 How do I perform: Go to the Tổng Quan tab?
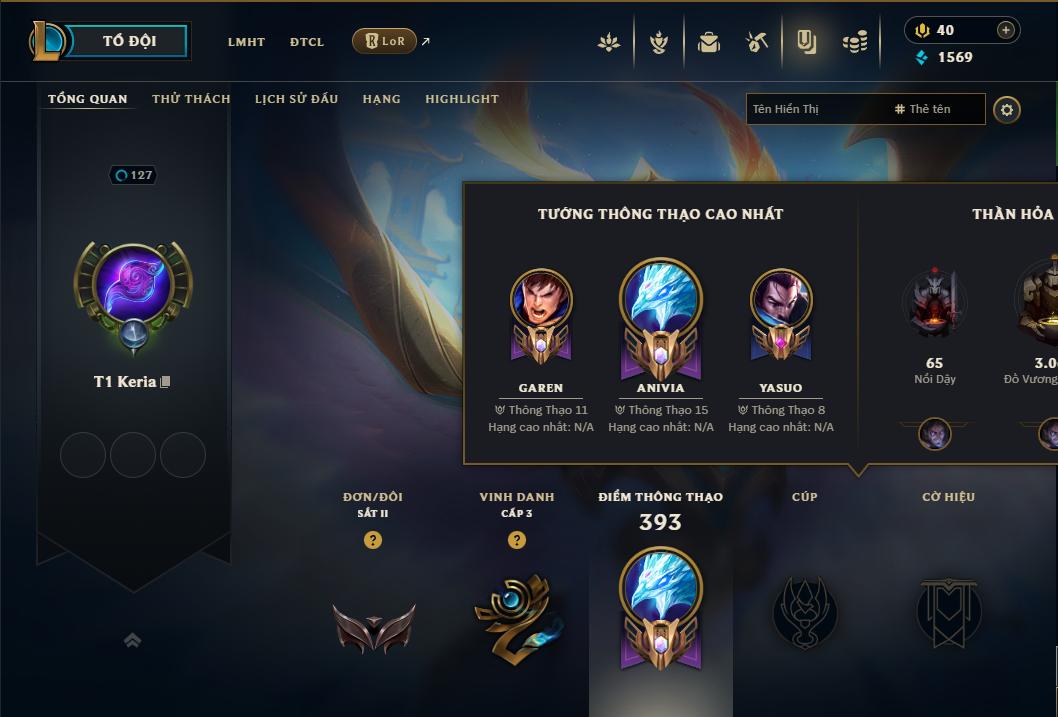tap(88, 99)
